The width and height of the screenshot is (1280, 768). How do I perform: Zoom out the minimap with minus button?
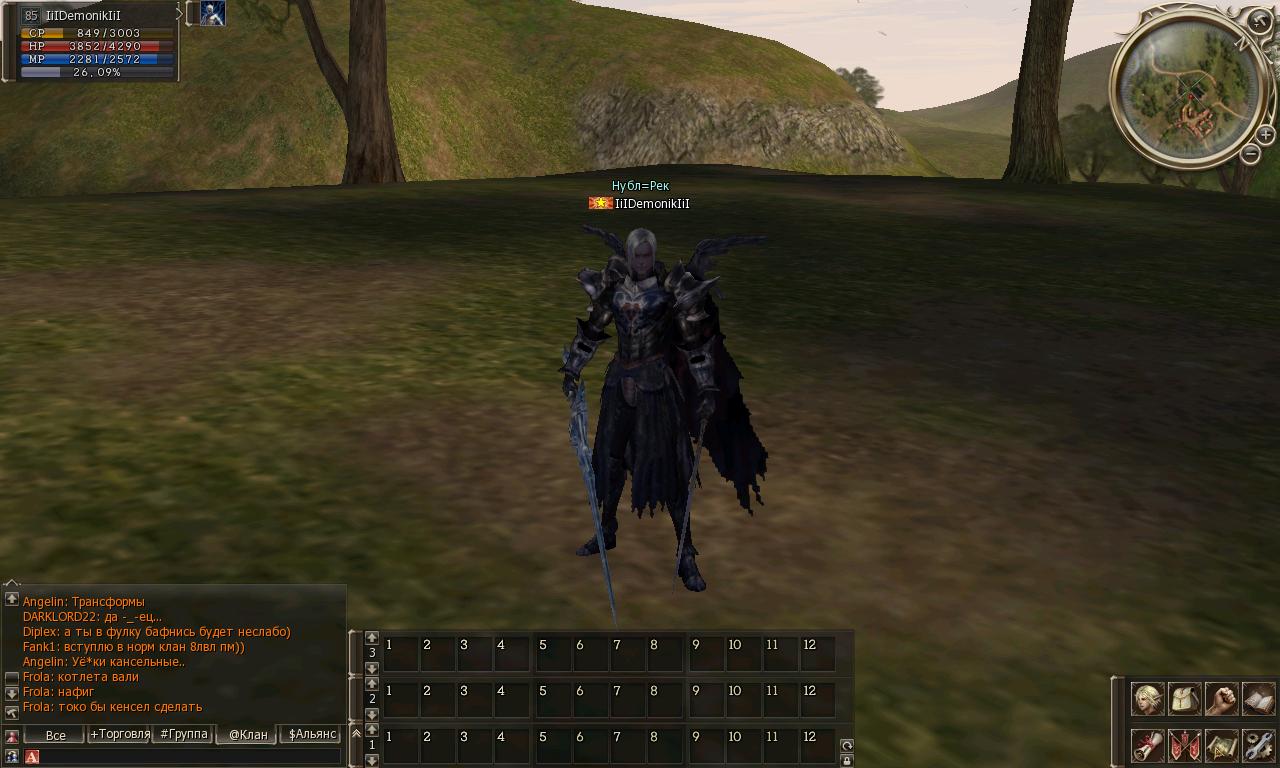1250,153
